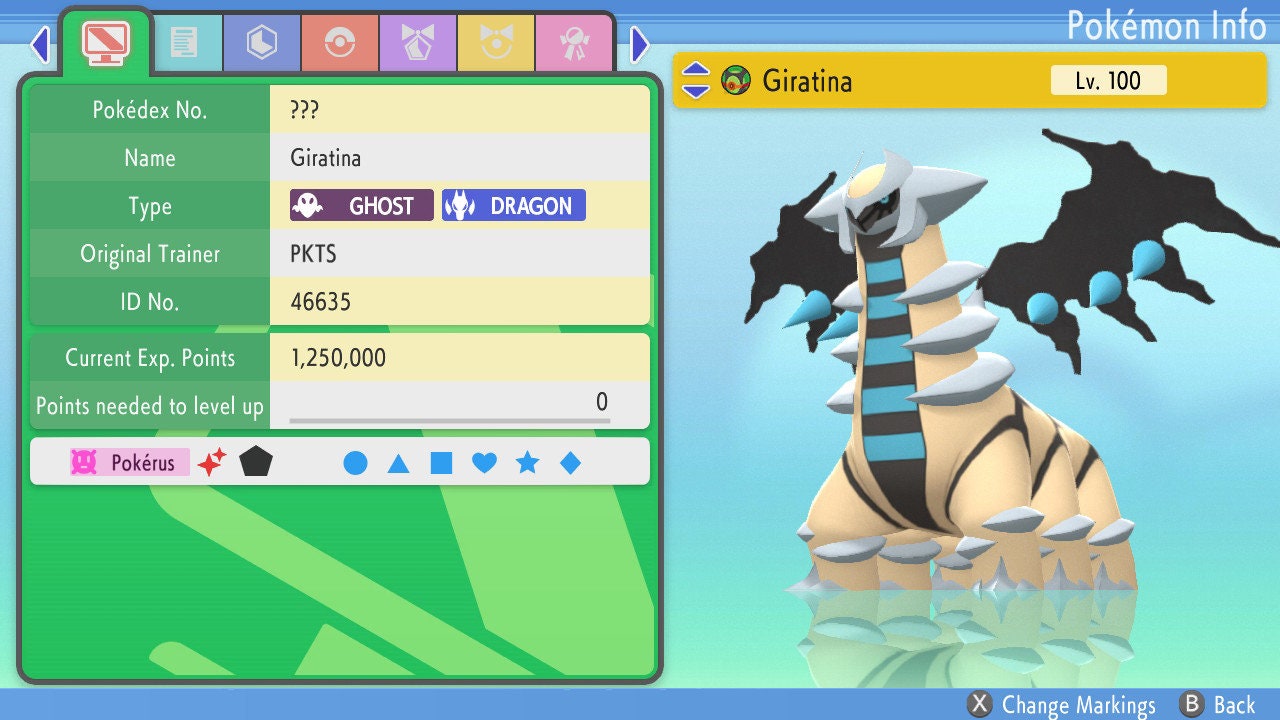Viewport: 1280px width, 720px height.
Task: Toggle the heart marking
Action: click(x=484, y=463)
